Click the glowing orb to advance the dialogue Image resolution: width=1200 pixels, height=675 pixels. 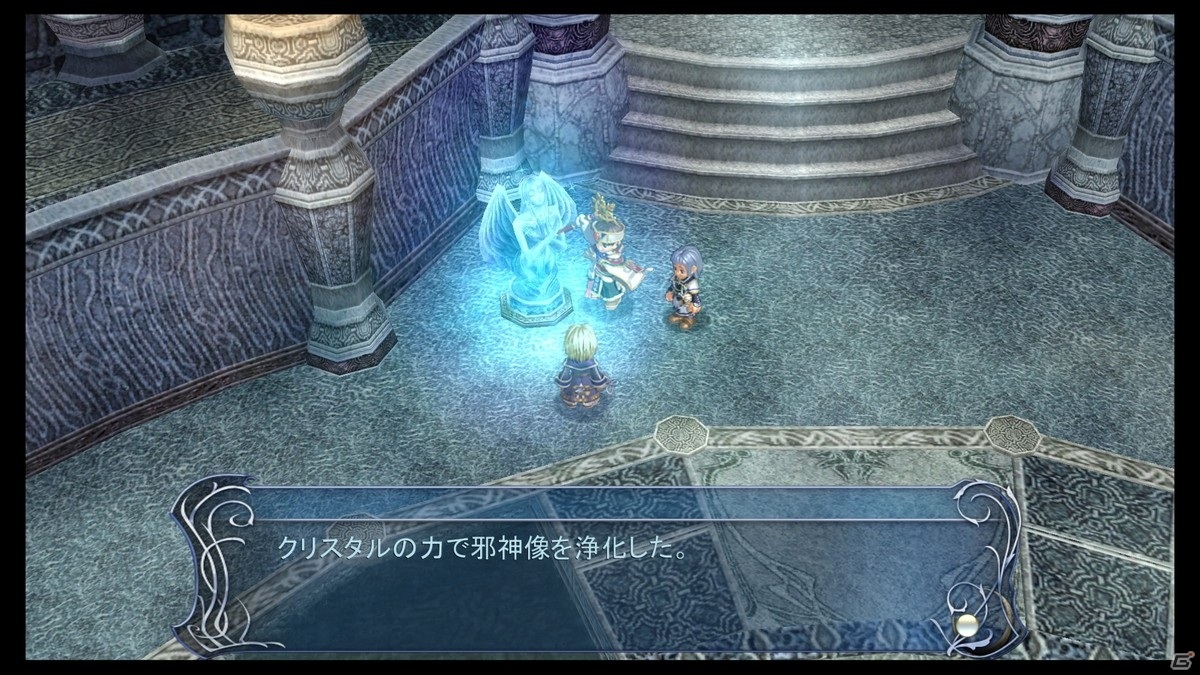point(966,627)
